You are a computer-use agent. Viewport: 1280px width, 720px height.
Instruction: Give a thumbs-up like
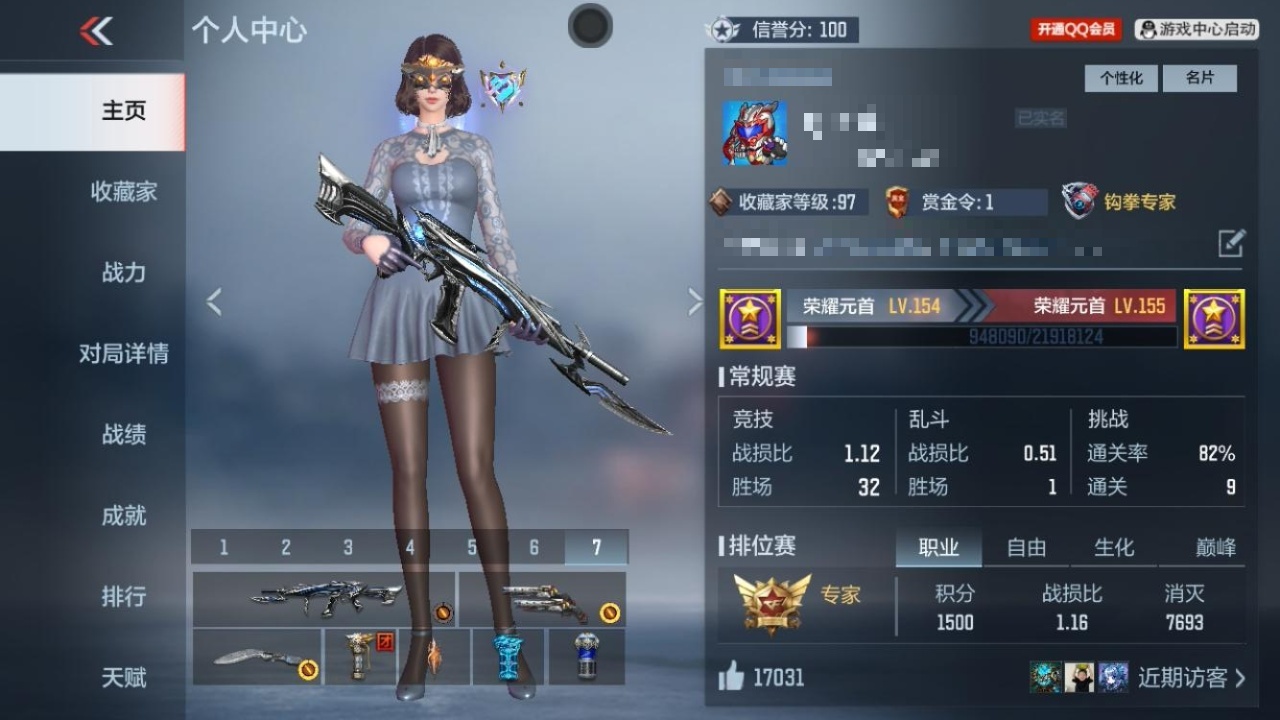pyautogui.click(x=732, y=678)
